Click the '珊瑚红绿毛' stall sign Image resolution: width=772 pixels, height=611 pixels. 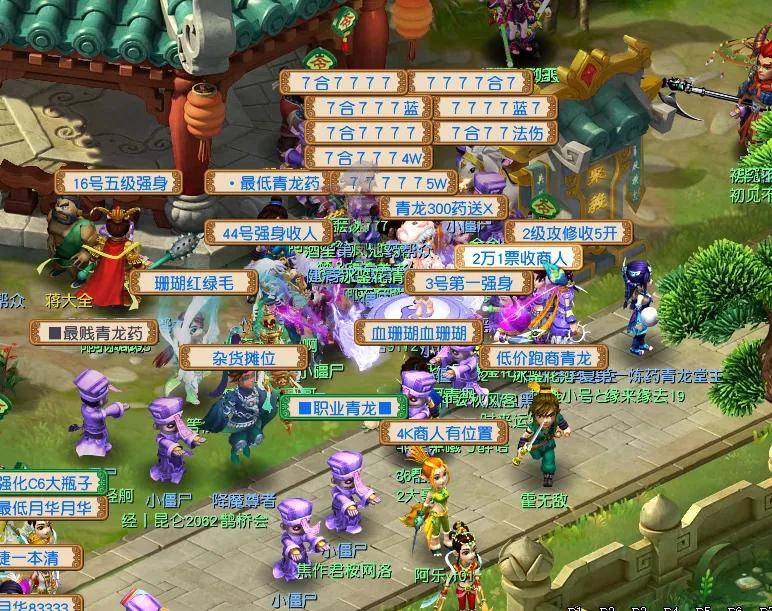193,283
